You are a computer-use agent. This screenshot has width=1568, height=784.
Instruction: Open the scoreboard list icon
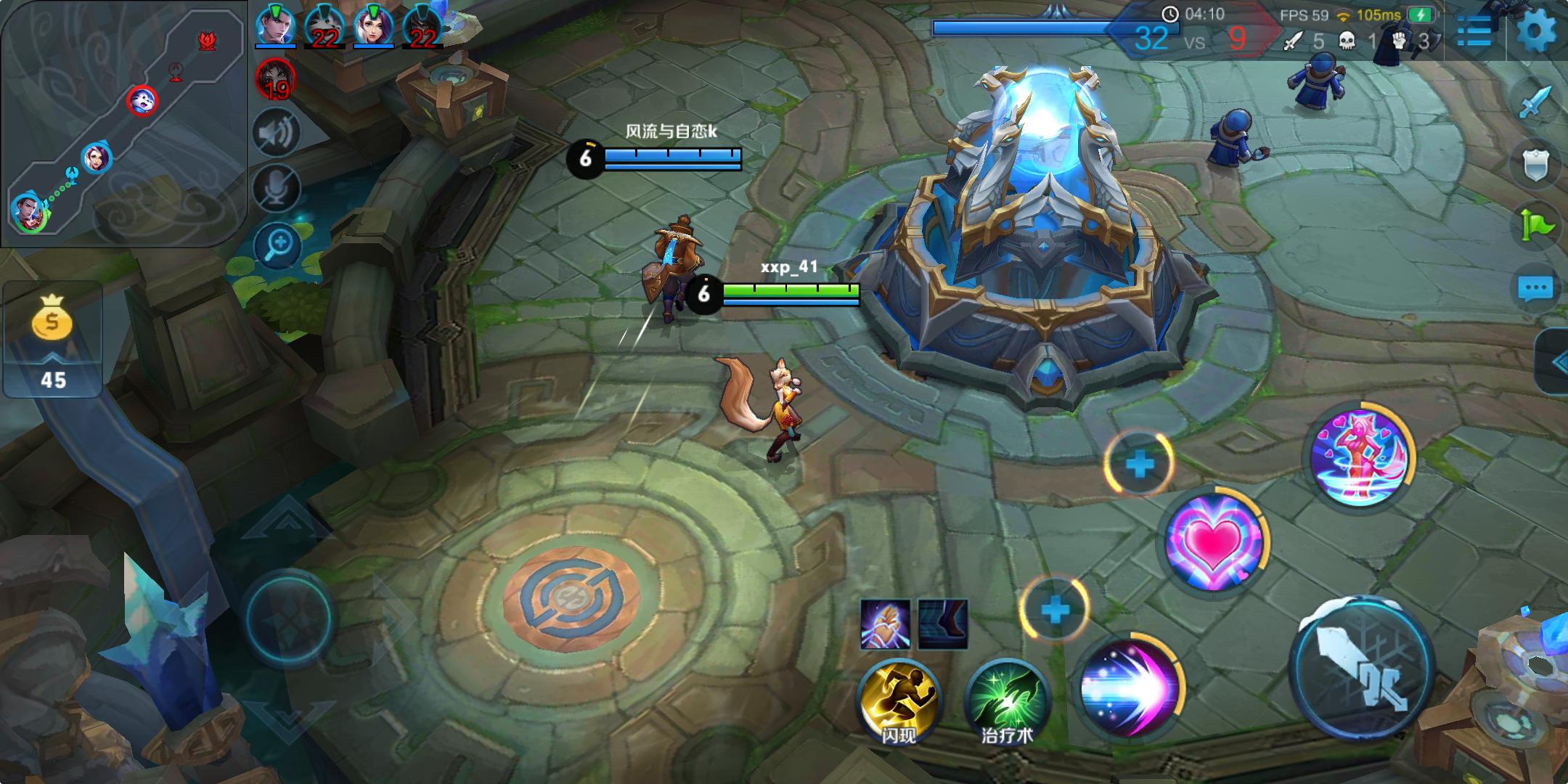(x=1474, y=32)
